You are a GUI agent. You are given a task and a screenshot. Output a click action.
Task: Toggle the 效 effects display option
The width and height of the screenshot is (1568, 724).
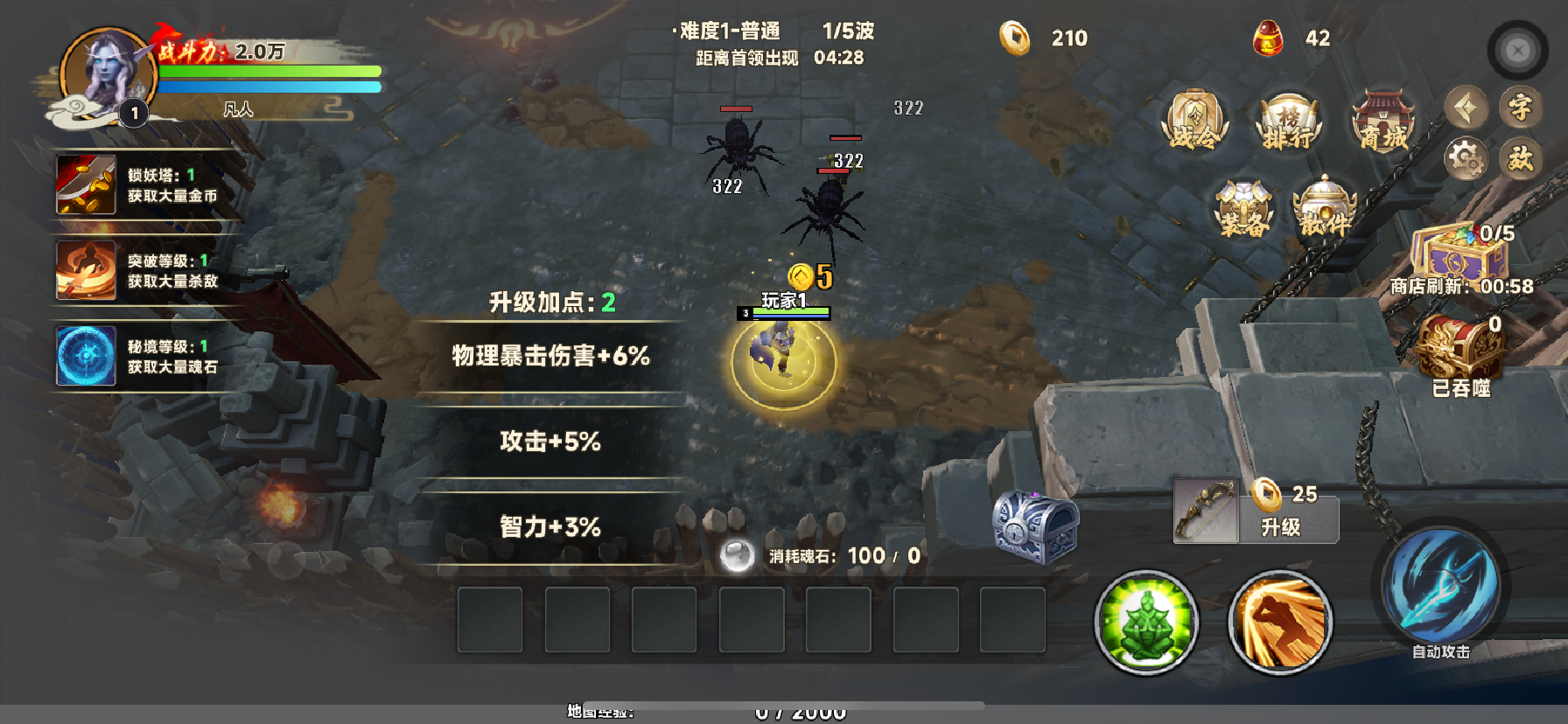[x=1520, y=157]
